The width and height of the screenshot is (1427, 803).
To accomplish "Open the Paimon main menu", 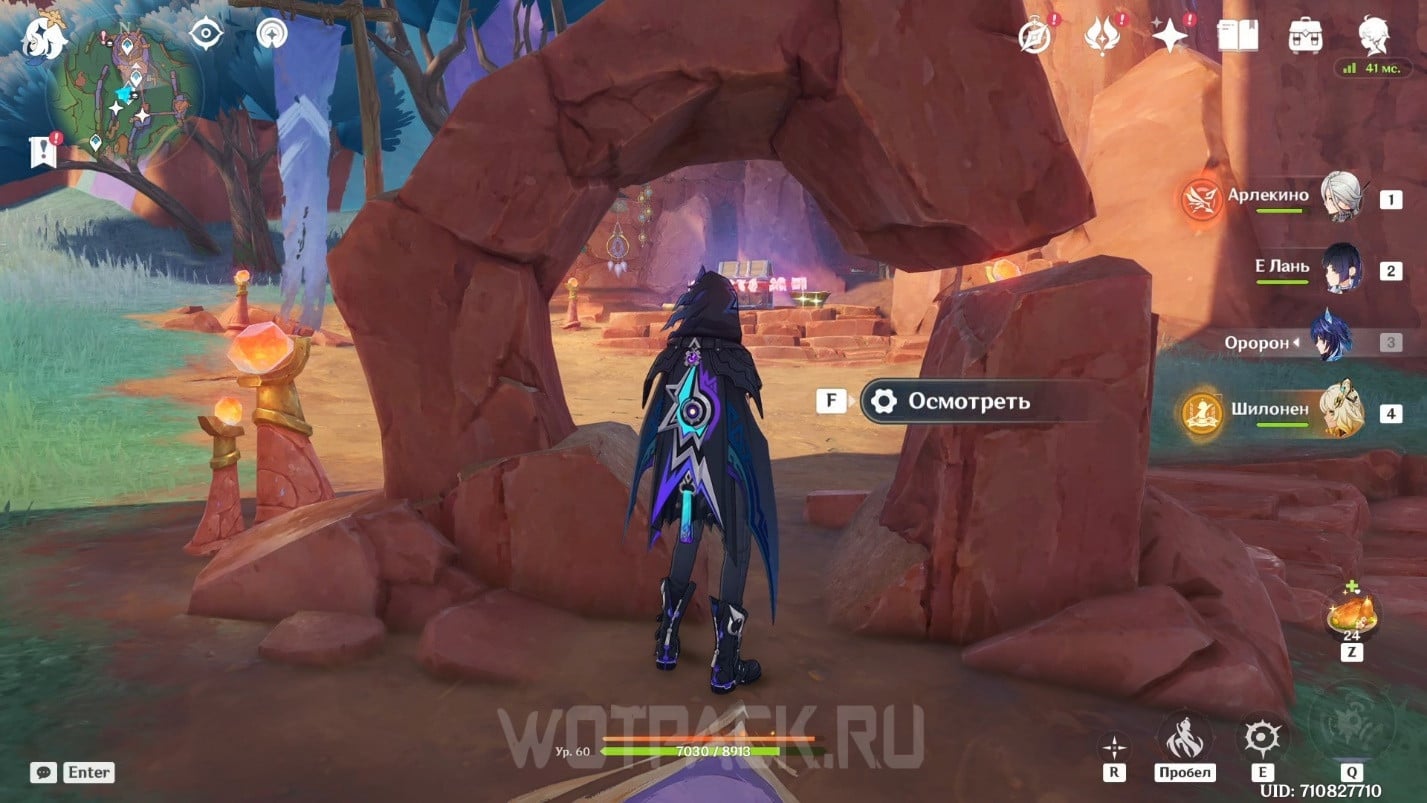I will 45,38.
